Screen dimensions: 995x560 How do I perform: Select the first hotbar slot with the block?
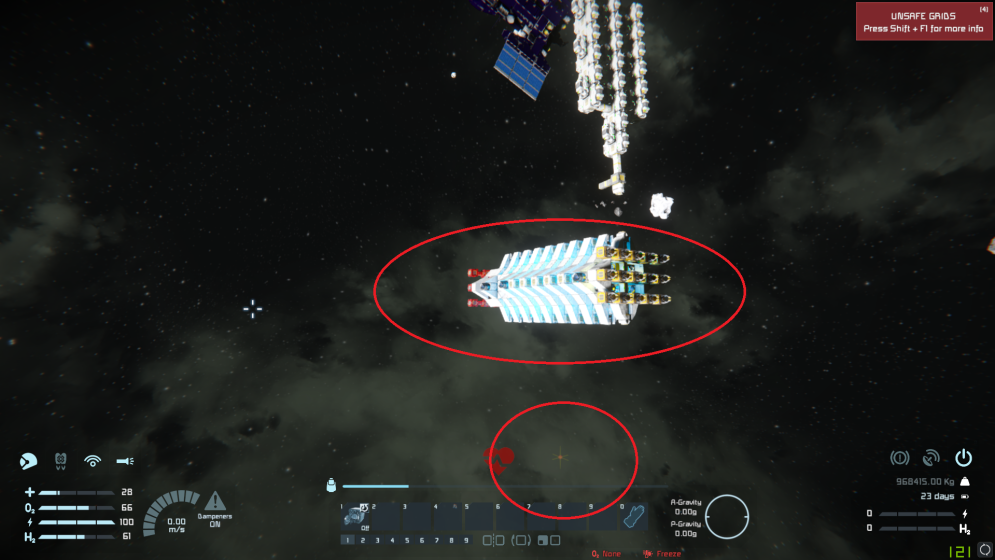(357, 517)
